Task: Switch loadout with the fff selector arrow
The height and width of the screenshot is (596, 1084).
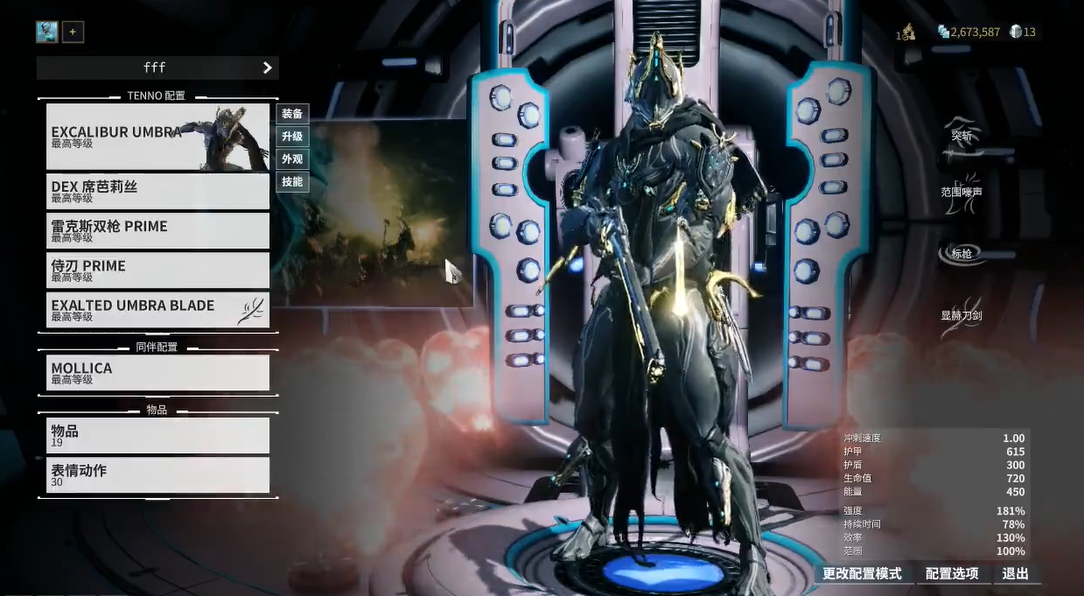Action: (267, 68)
